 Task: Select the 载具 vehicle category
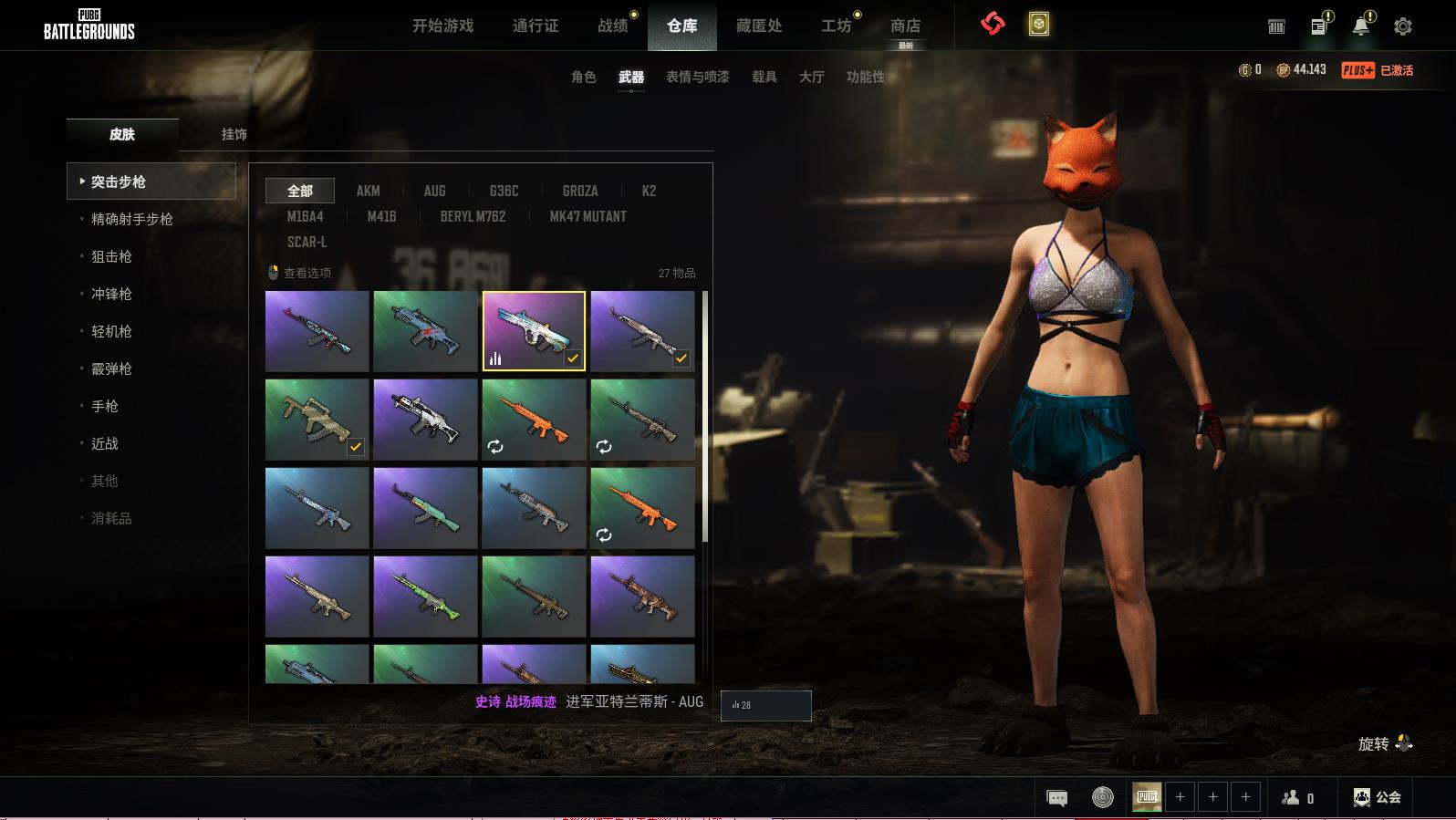[x=764, y=77]
